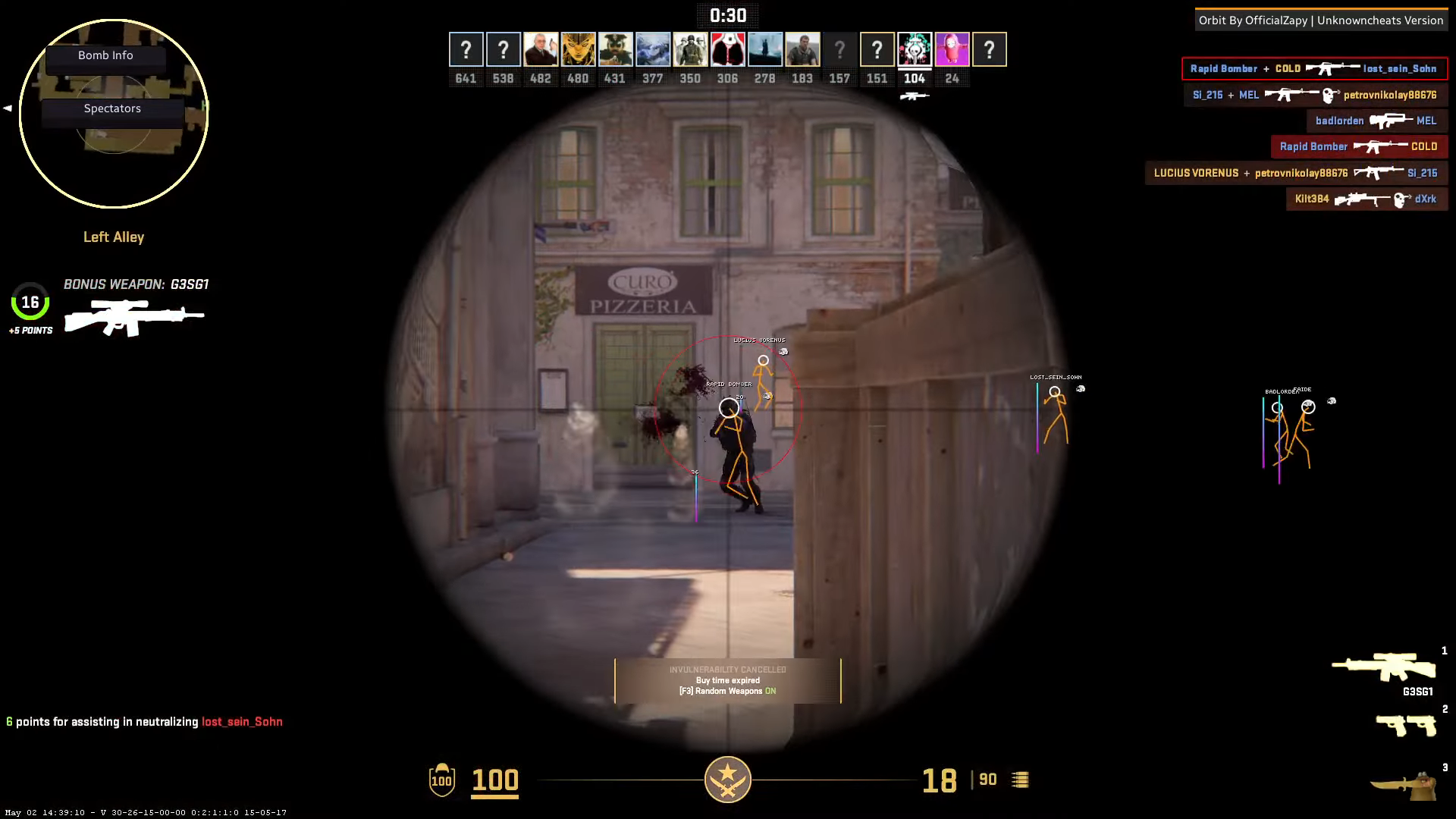This screenshot has height=819, width=1456.
Task: Choose the golden knife weapon slot
Action: [x=1404, y=786]
